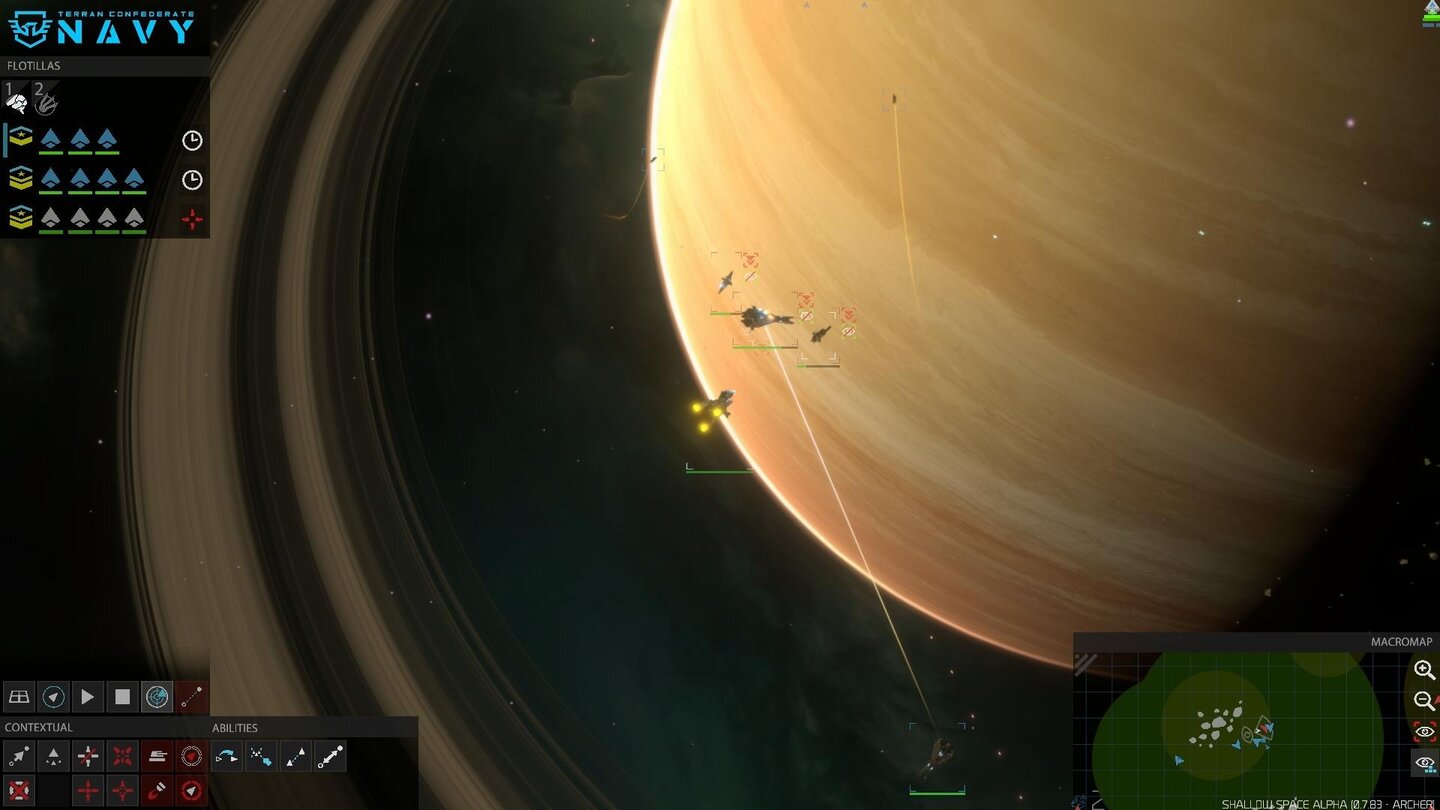Click the red crossed-out circle contextual icon

point(18,790)
